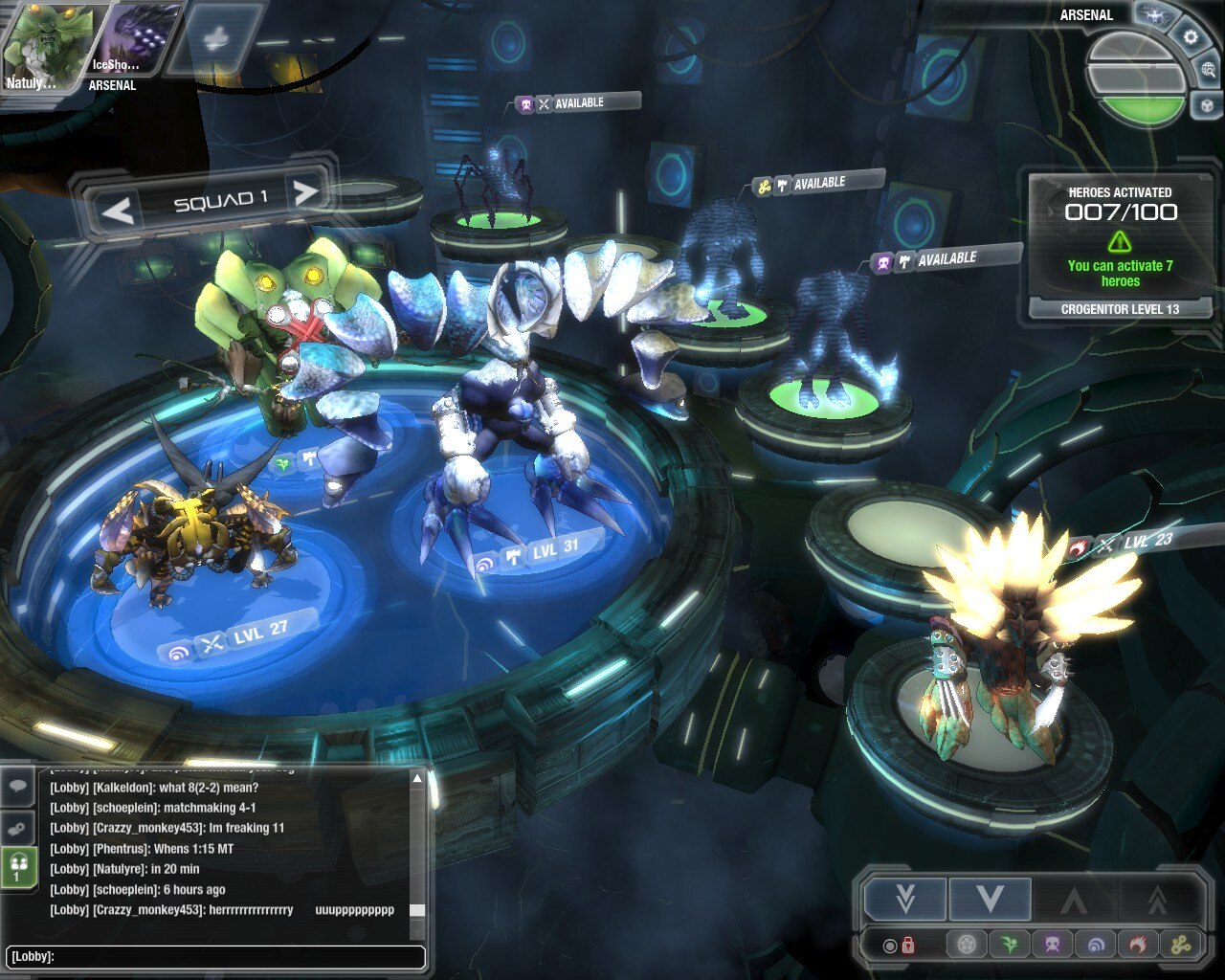Open the speech bubble chat tab
The height and width of the screenshot is (980, 1225).
click(18, 787)
